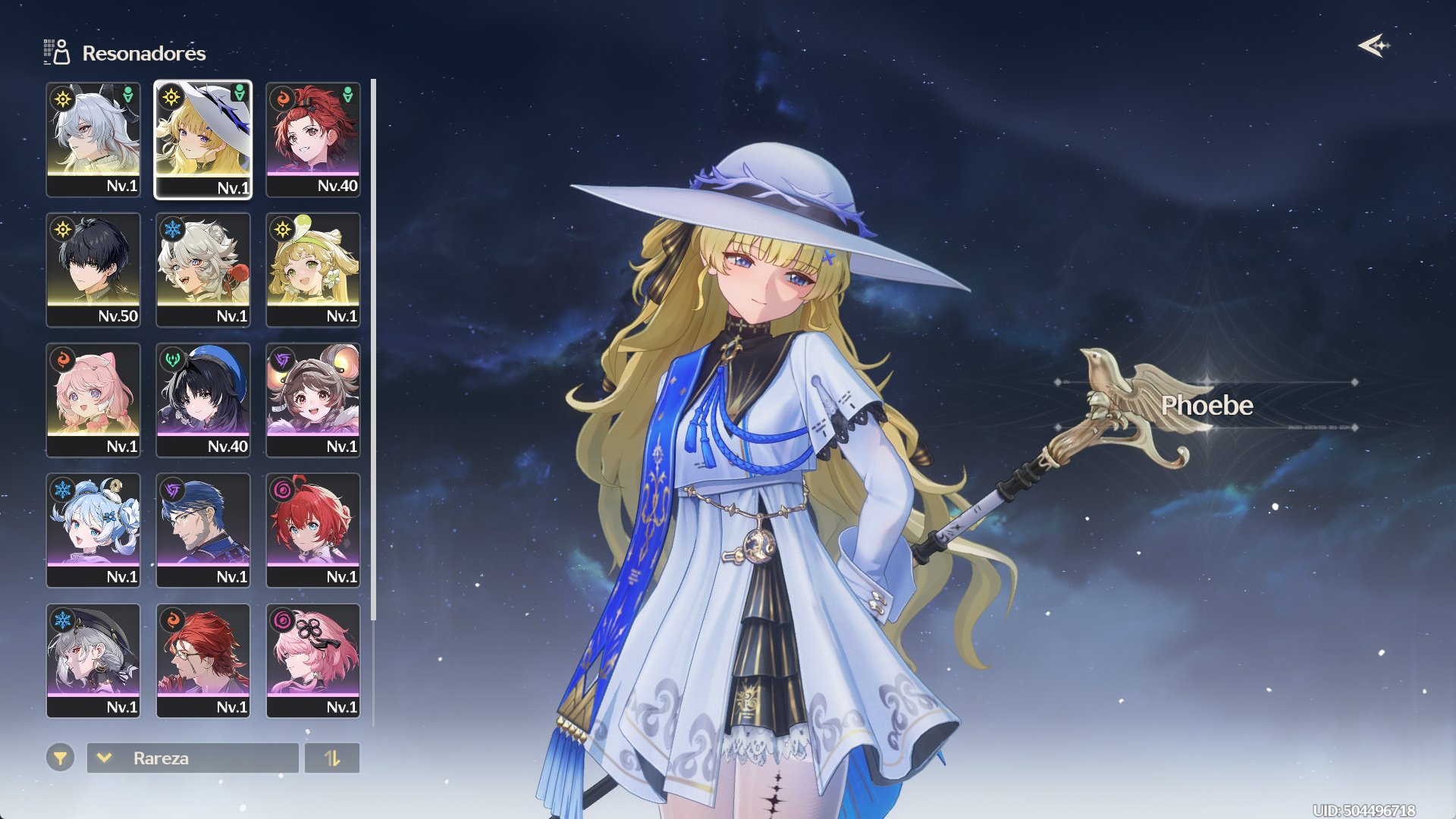Select Phoebe's portrait with white hat
The height and width of the screenshot is (819, 1456).
click(x=203, y=140)
